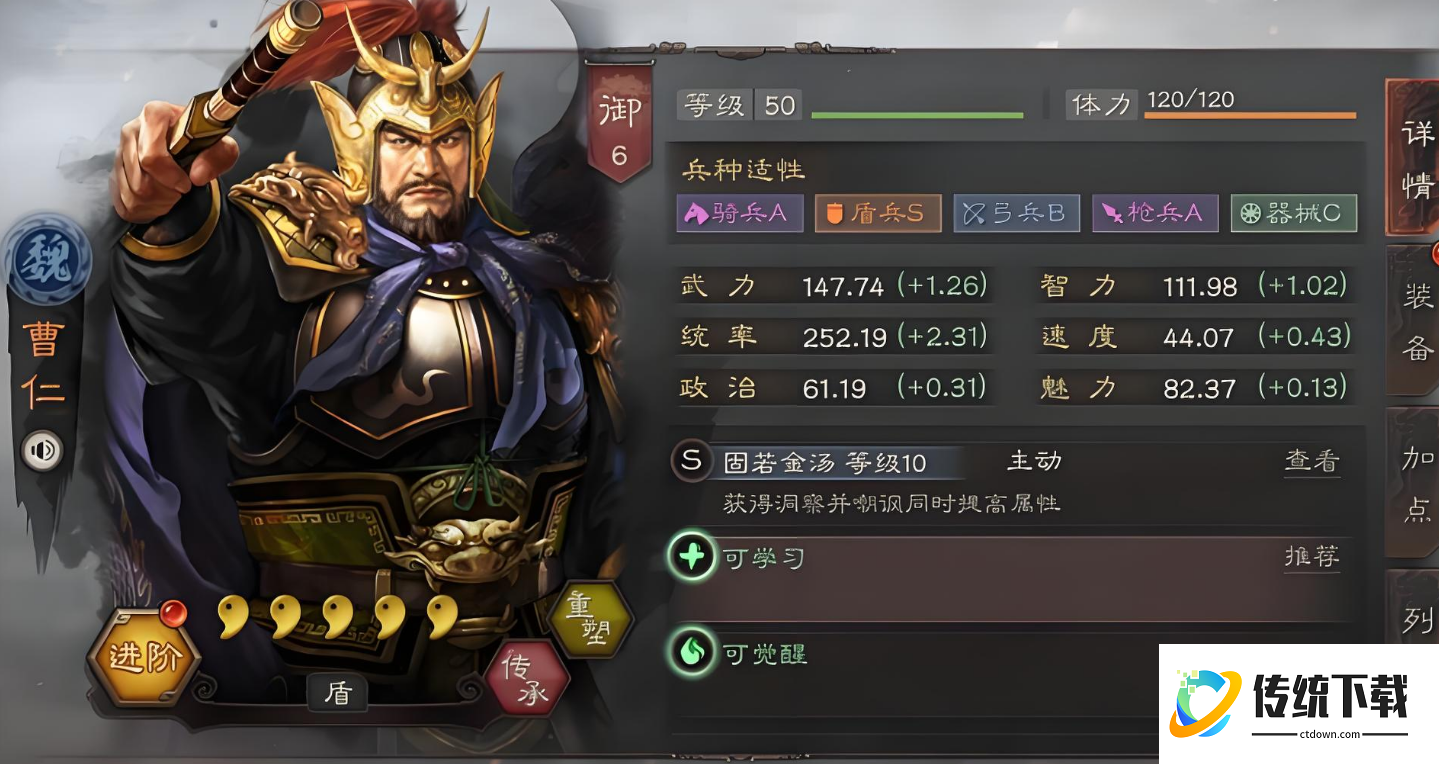This screenshot has width=1439, height=764.
Task: Click the 盾兵S shield troop badge
Action: pyautogui.click(x=877, y=213)
